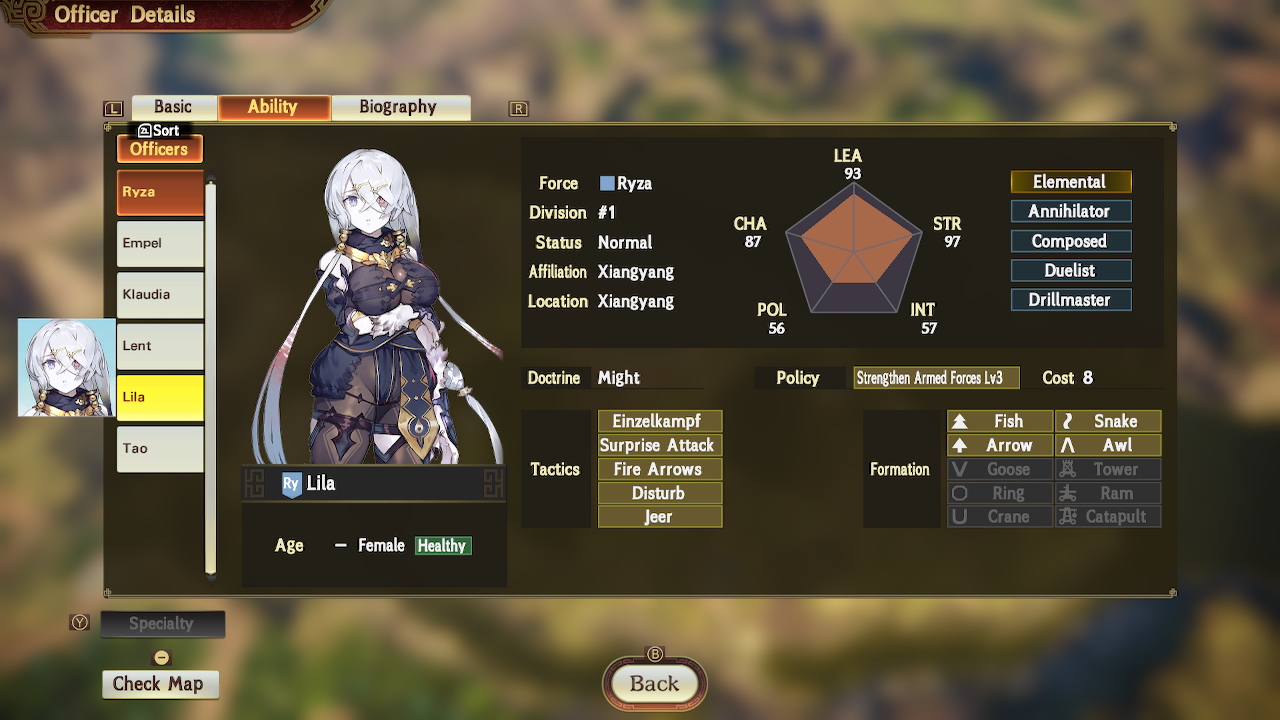The width and height of the screenshot is (1280, 720).
Task: Click Lila's portrait thumbnail
Action: click(64, 366)
